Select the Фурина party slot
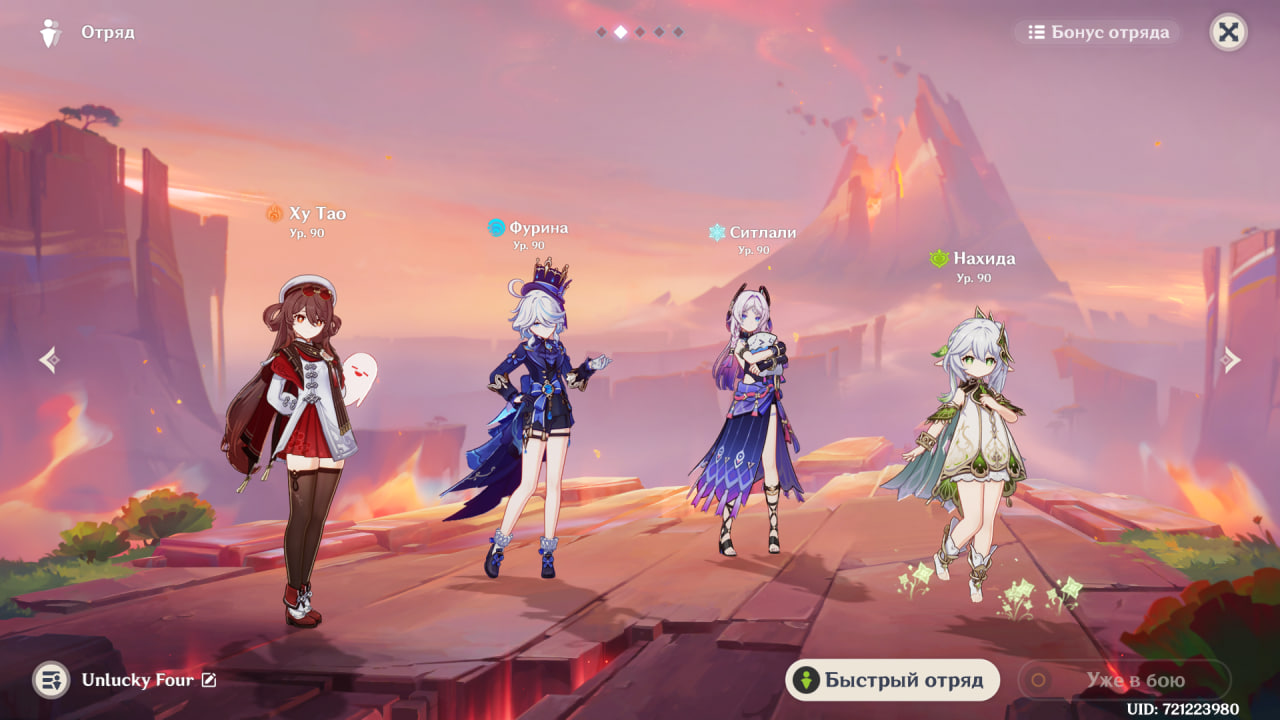 (x=530, y=430)
